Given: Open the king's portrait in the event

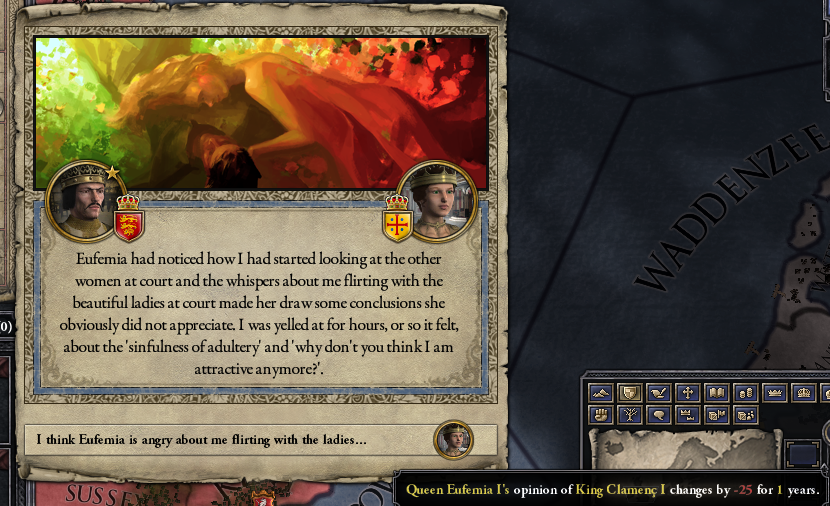Looking at the screenshot, I should 84,200.
